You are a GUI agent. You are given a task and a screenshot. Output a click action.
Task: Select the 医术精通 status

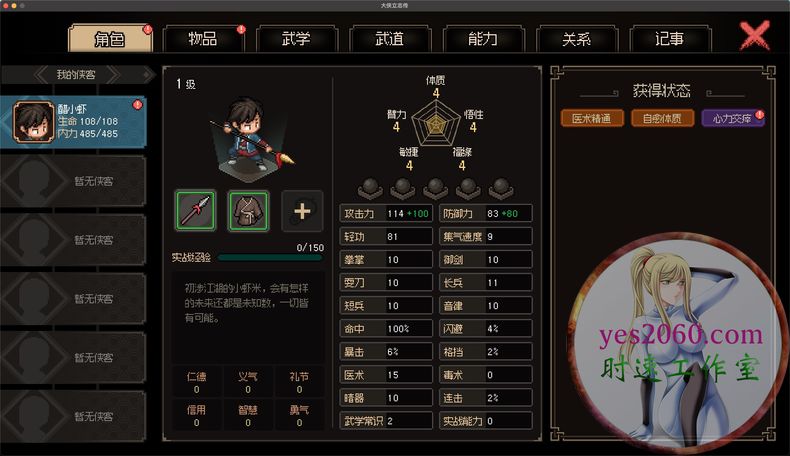[x=593, y=118]
